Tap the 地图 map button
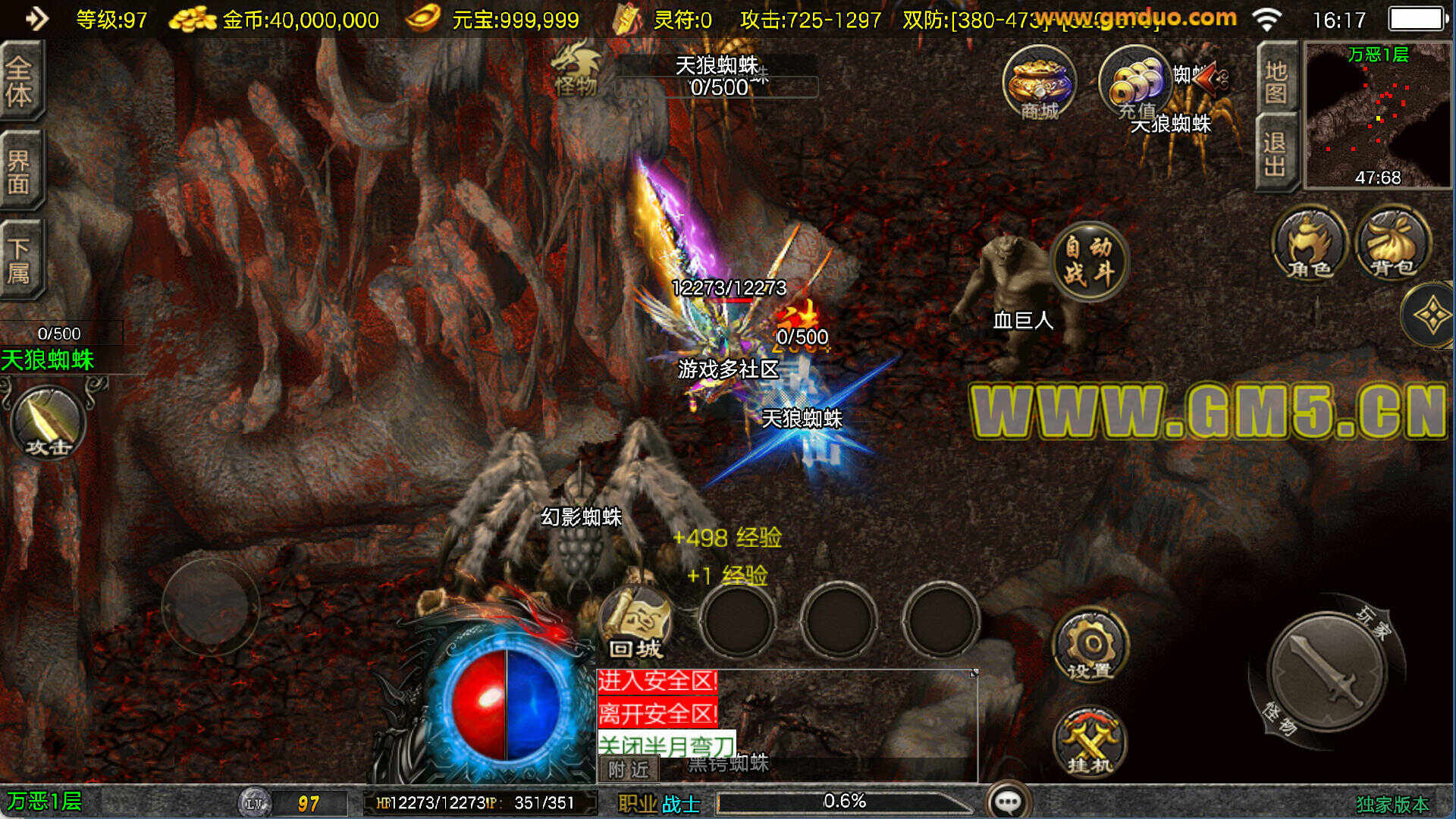 [1276, 82]
